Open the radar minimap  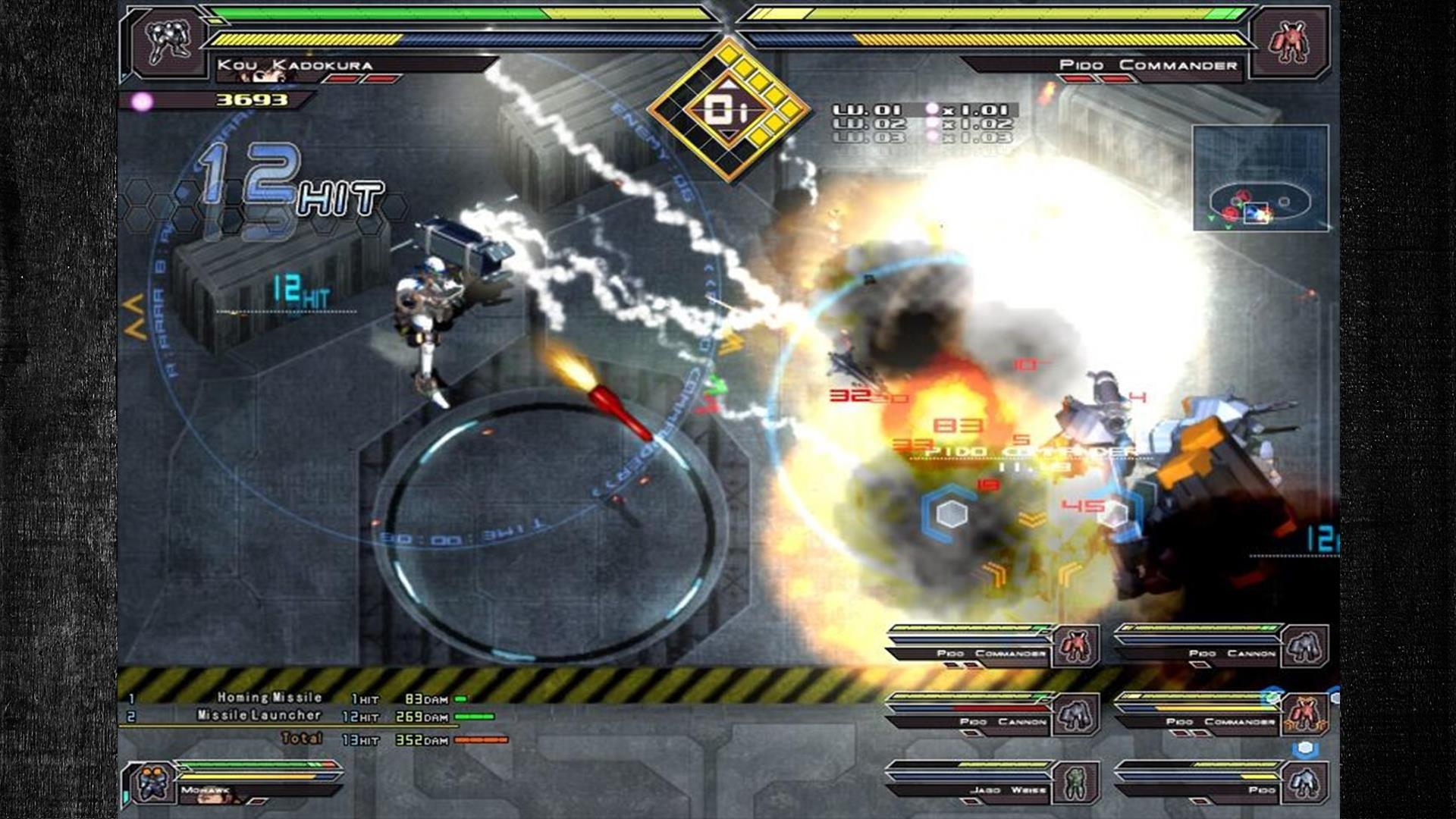(1260, 178)
